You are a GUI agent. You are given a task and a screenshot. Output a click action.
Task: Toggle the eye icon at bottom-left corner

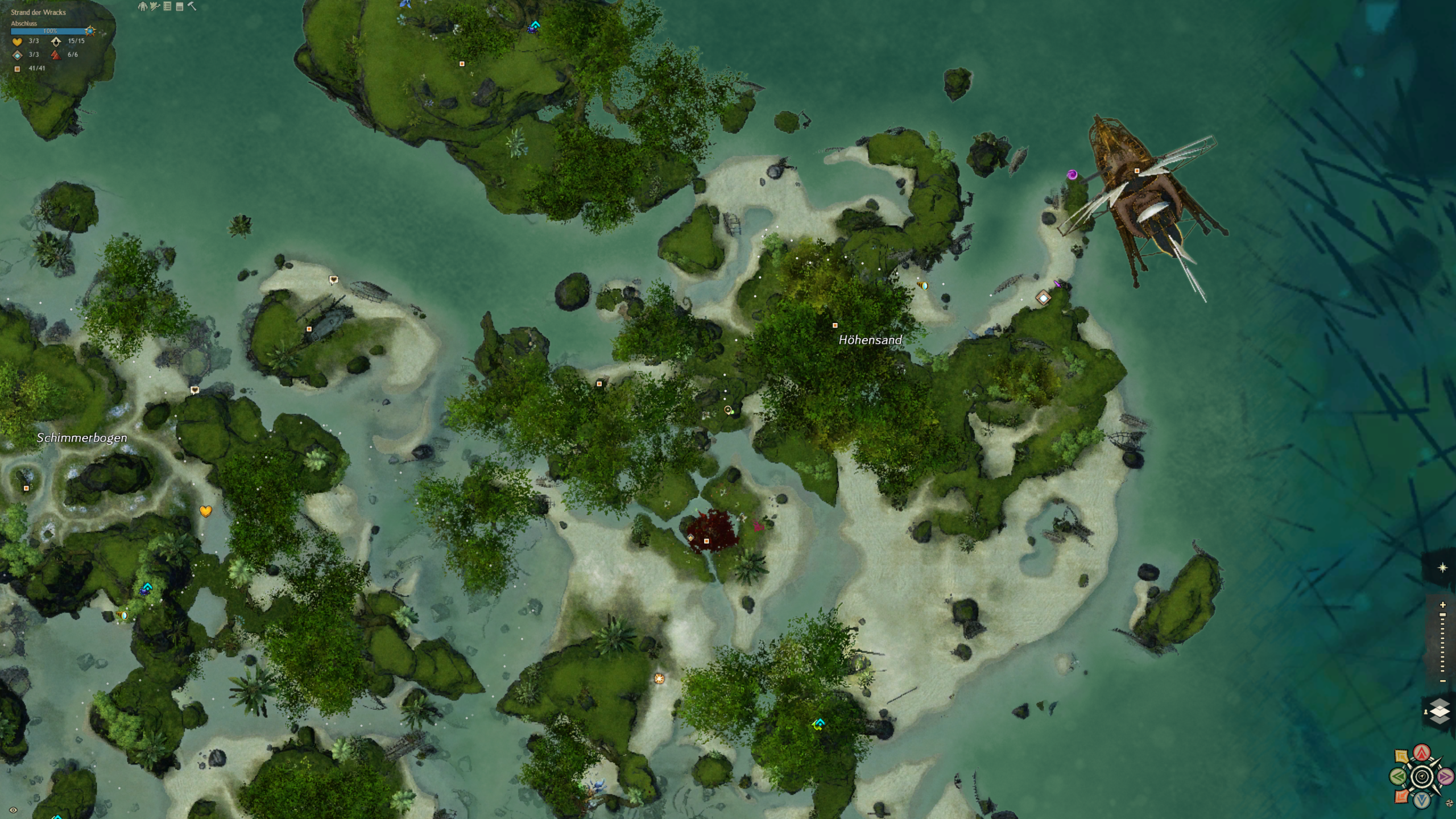pyautogui.click(x=13, y=810)
